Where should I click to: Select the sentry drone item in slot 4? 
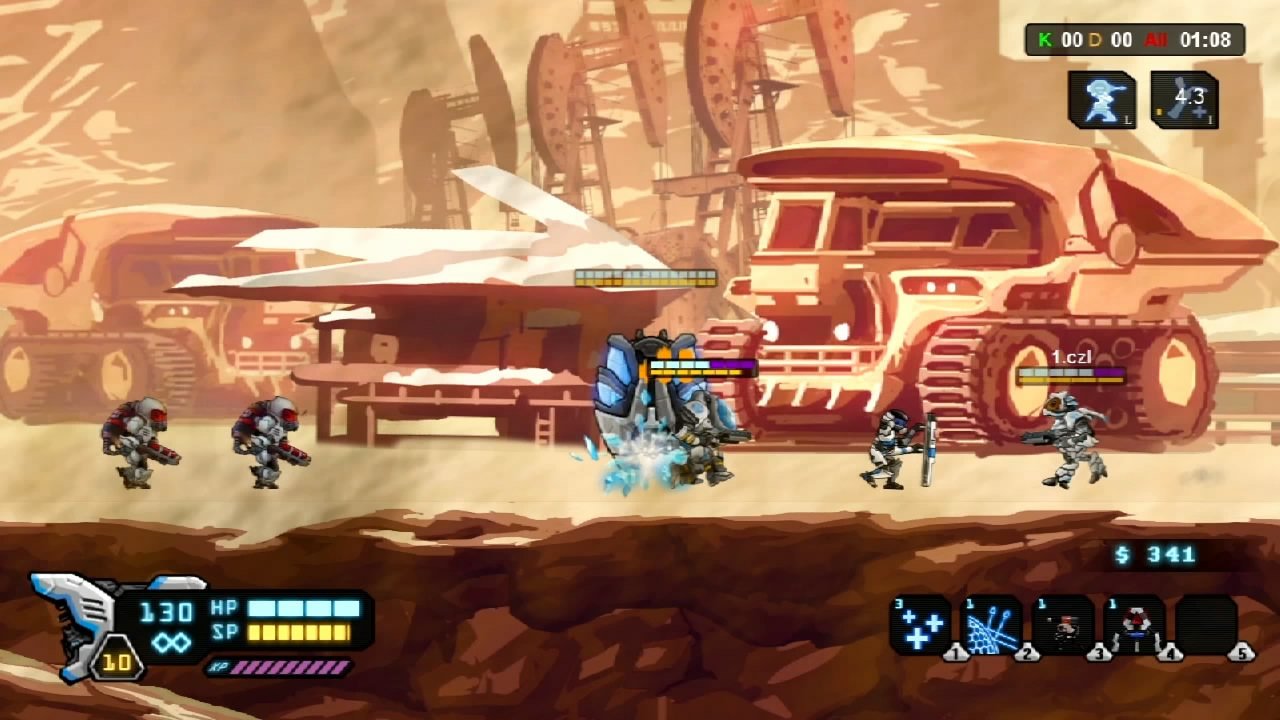pyautogui.click(x=1138, y=625)
